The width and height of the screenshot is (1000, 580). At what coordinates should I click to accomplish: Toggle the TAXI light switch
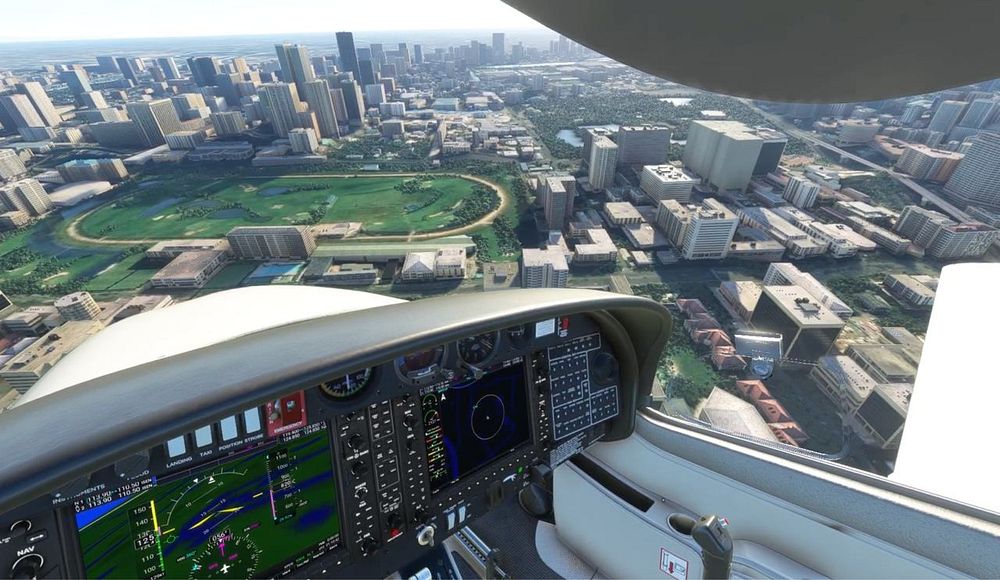point(203,438)
